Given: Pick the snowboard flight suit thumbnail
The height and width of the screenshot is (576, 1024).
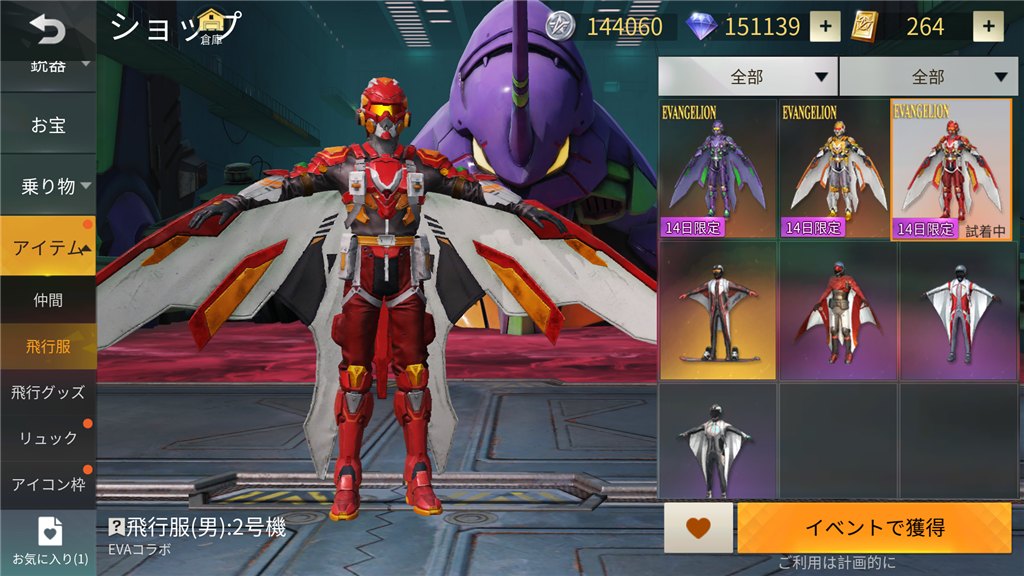Looking at the screenshot, I should tap(718, 310).
